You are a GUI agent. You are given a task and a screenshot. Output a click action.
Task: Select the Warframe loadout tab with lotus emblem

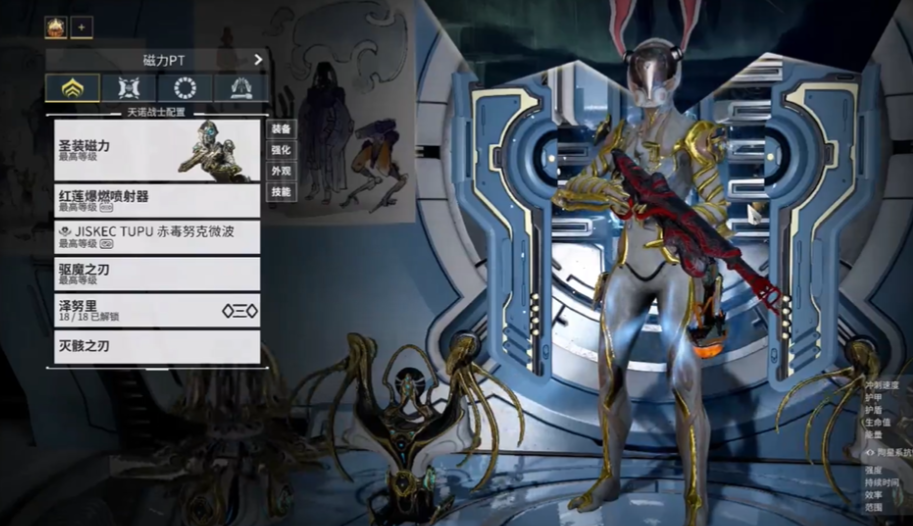coord(72,88)
